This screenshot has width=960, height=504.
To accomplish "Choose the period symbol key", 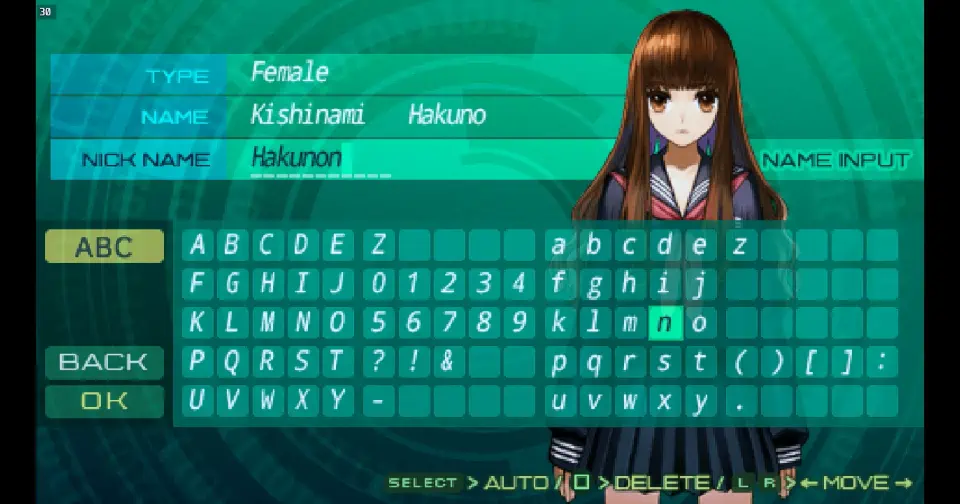I will [739, 401].
